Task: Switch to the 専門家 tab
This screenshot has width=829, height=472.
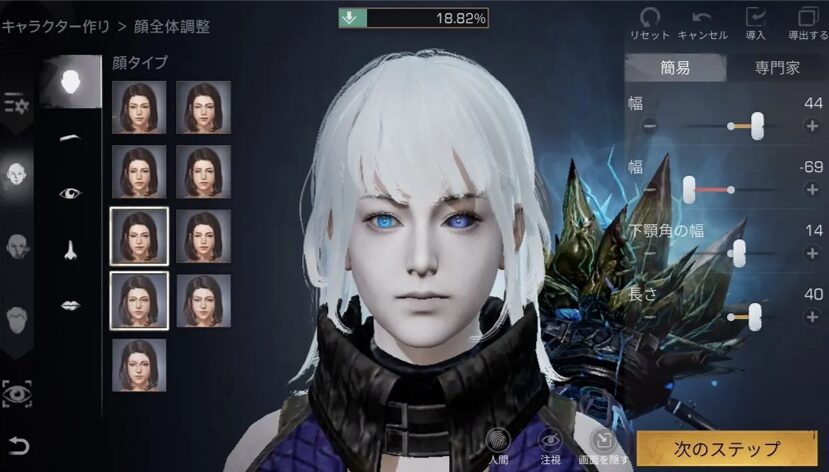Action: point(776,68)
